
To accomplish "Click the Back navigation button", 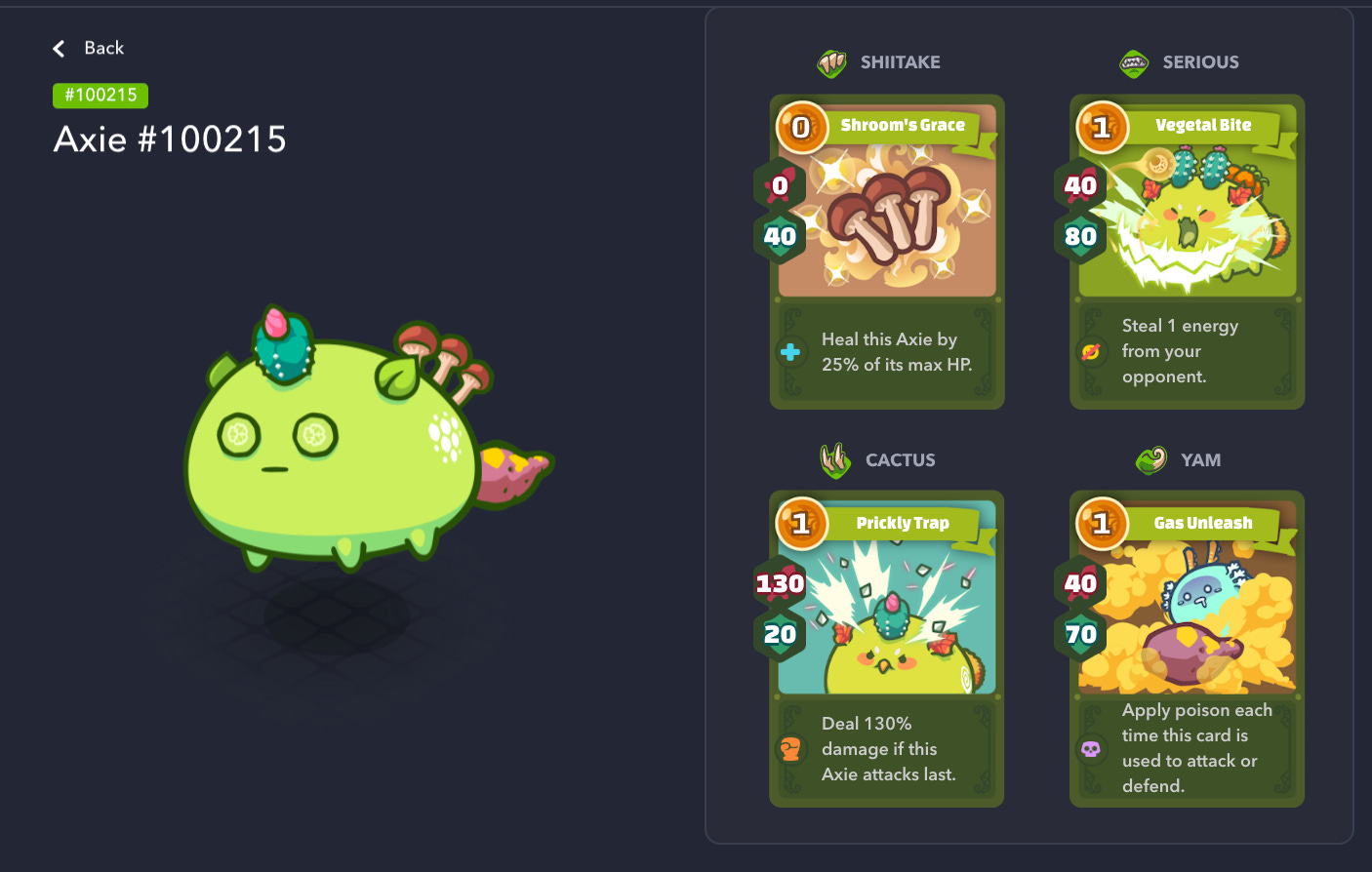I will point(88,48).
